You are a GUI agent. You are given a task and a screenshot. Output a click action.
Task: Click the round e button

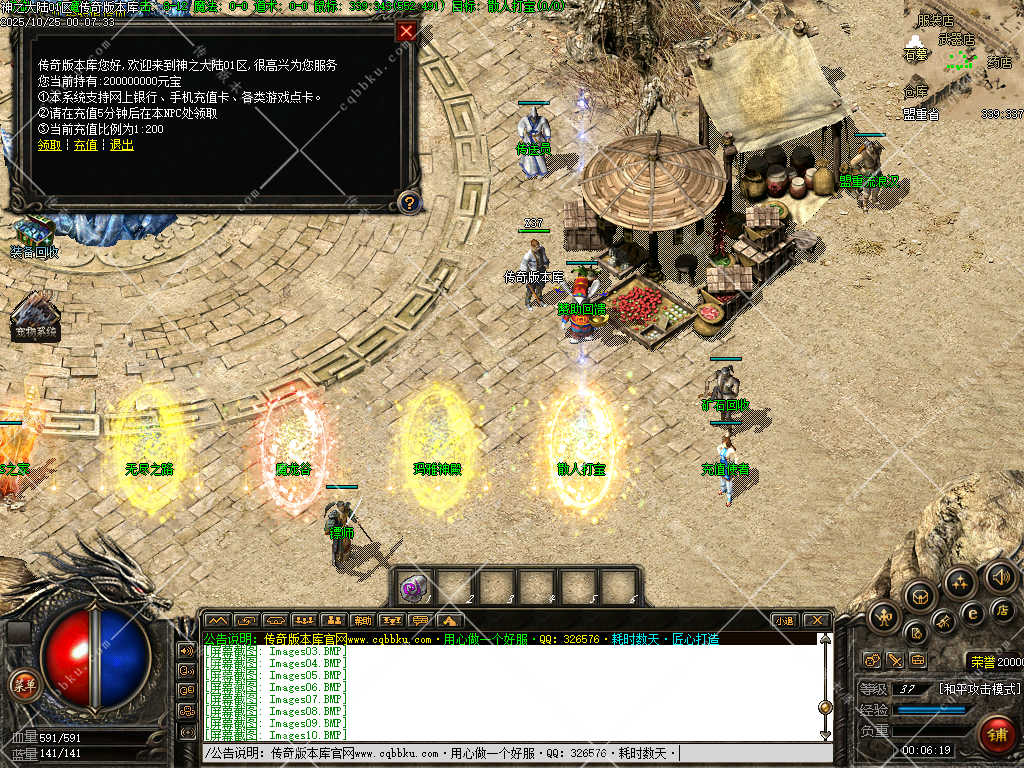point(972,613)
